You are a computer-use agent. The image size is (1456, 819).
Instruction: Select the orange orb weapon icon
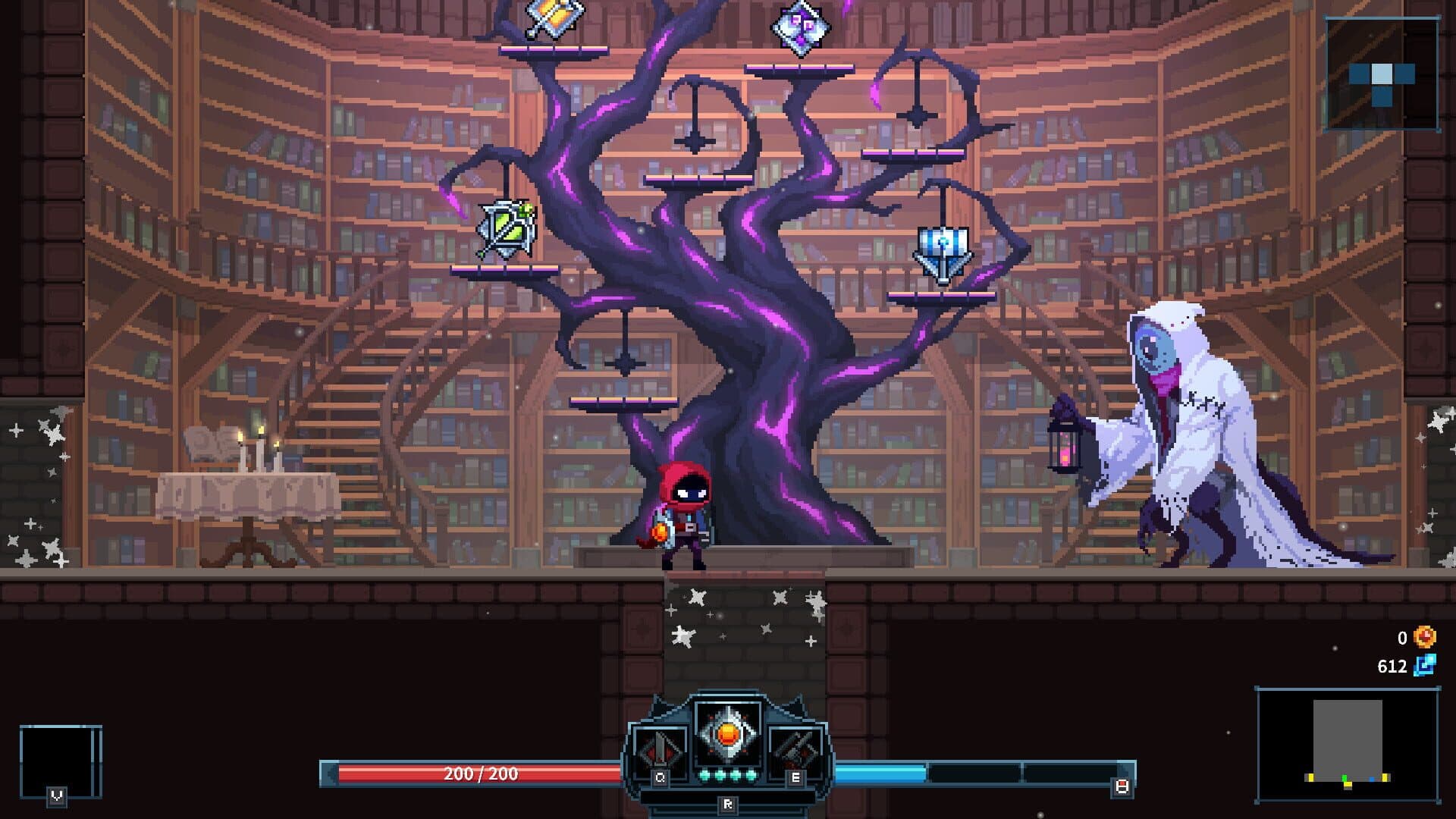pos(727,736)
